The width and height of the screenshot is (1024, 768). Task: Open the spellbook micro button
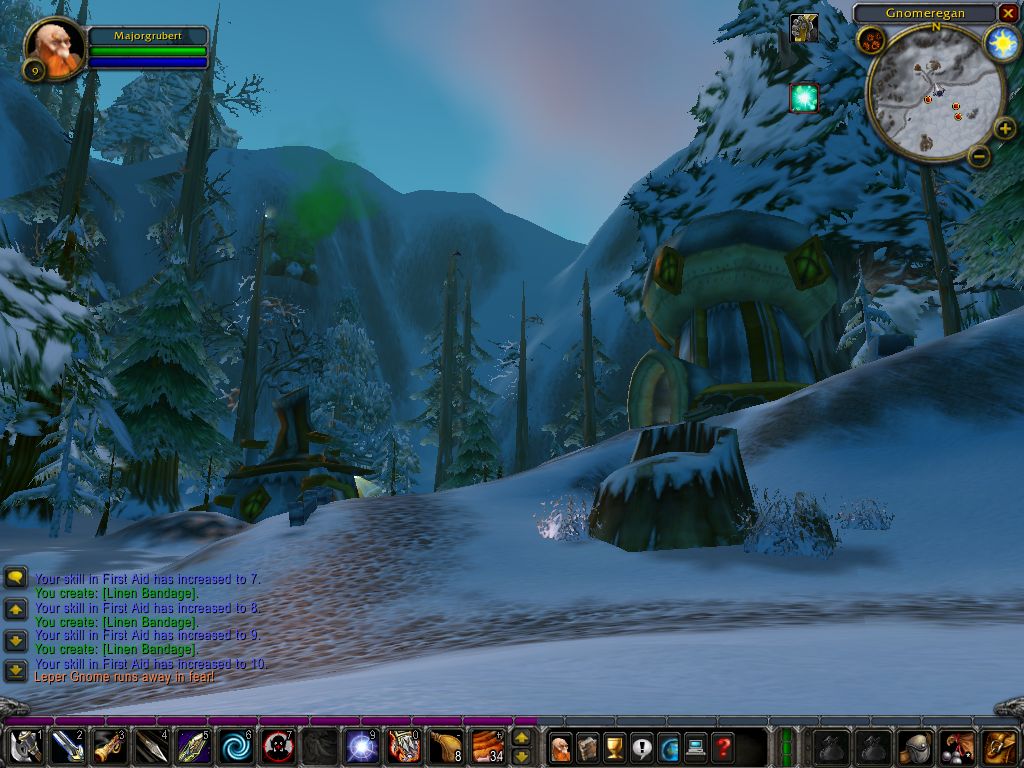pyautogui.click(x=588, y=747)
